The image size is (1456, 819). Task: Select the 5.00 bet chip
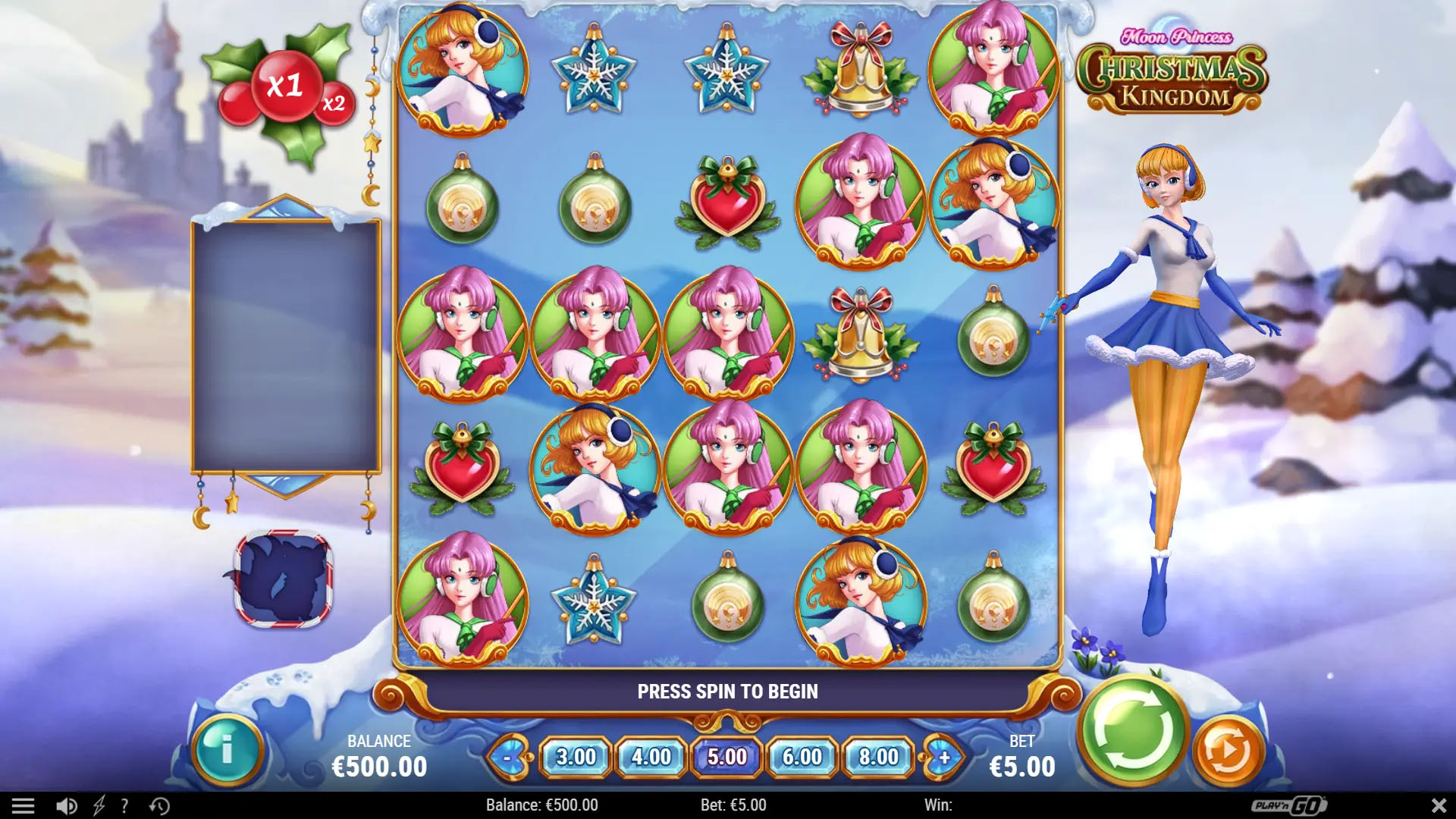coord(726,757)
